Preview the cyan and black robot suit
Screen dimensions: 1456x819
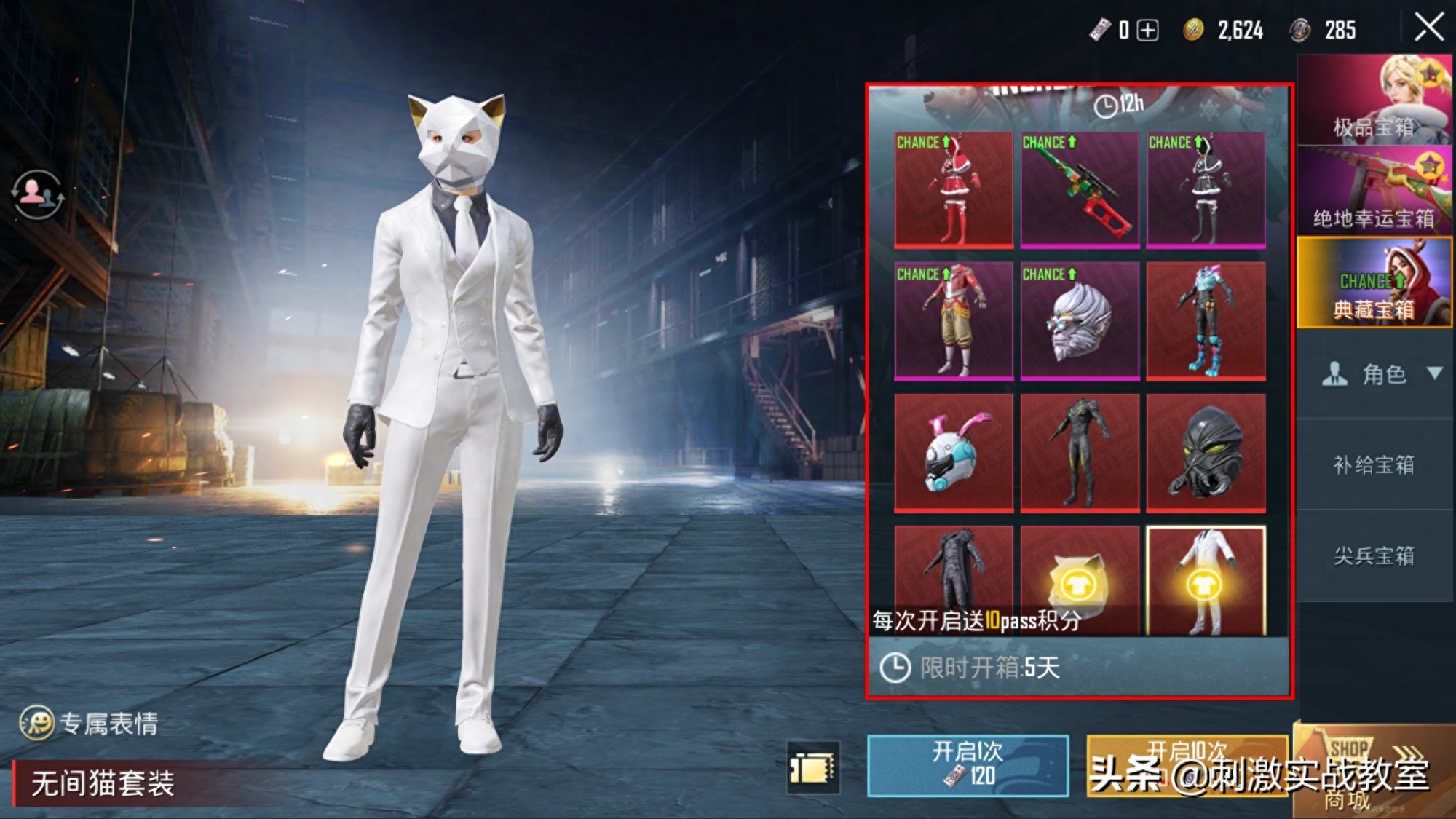(1206, 320)
